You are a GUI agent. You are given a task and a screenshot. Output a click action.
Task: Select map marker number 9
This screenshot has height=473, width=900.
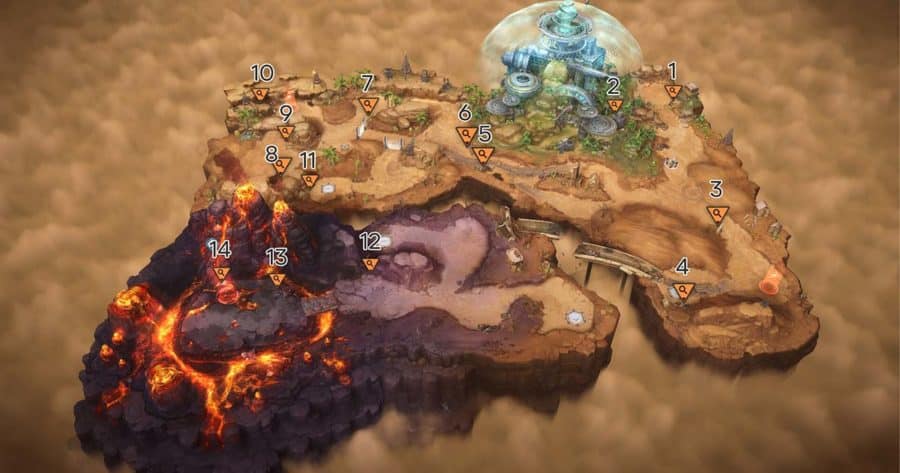(286, 131)
